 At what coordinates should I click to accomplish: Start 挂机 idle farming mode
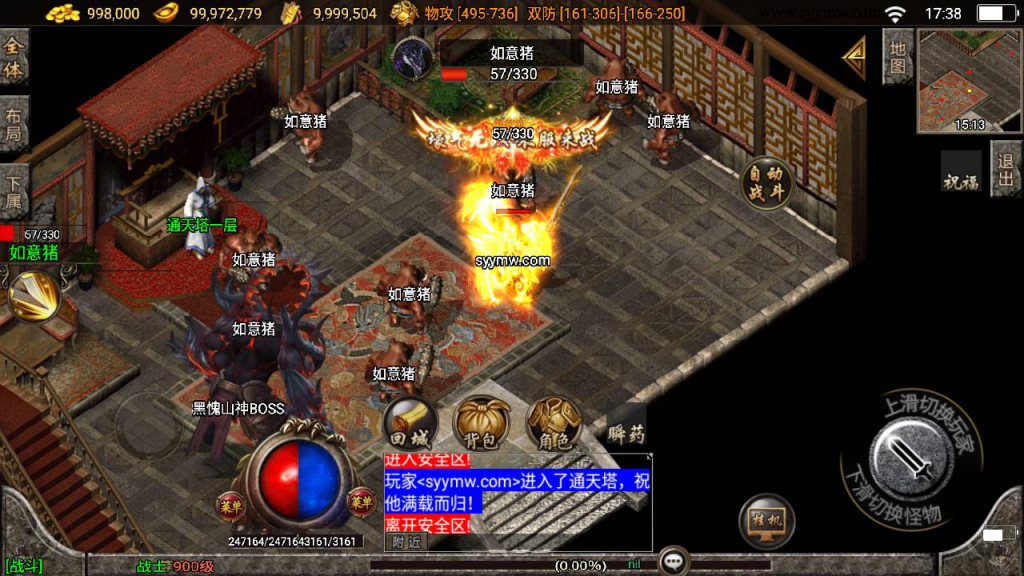[767, 521]
